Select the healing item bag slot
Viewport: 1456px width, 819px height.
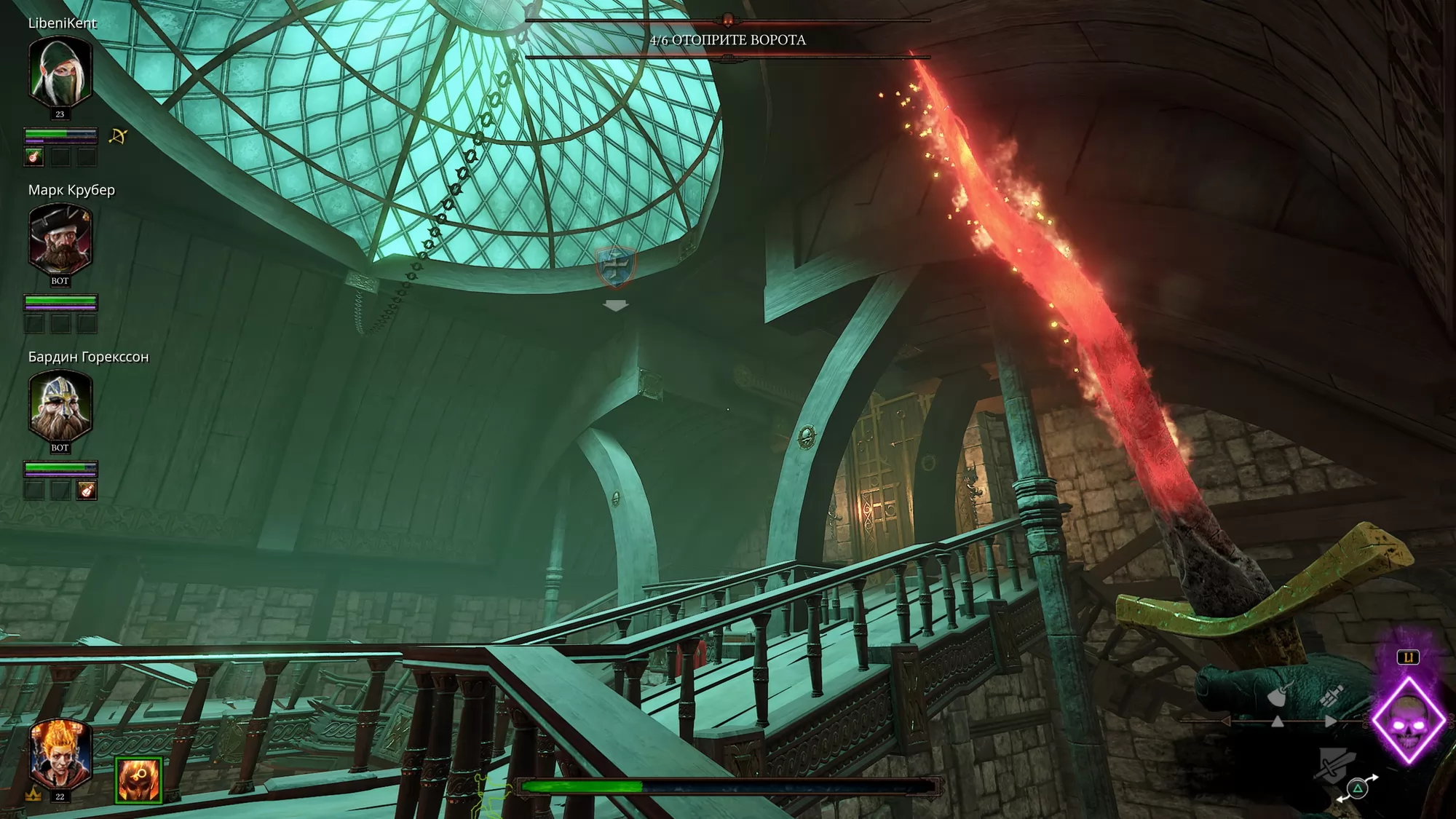coord(1330,697)
